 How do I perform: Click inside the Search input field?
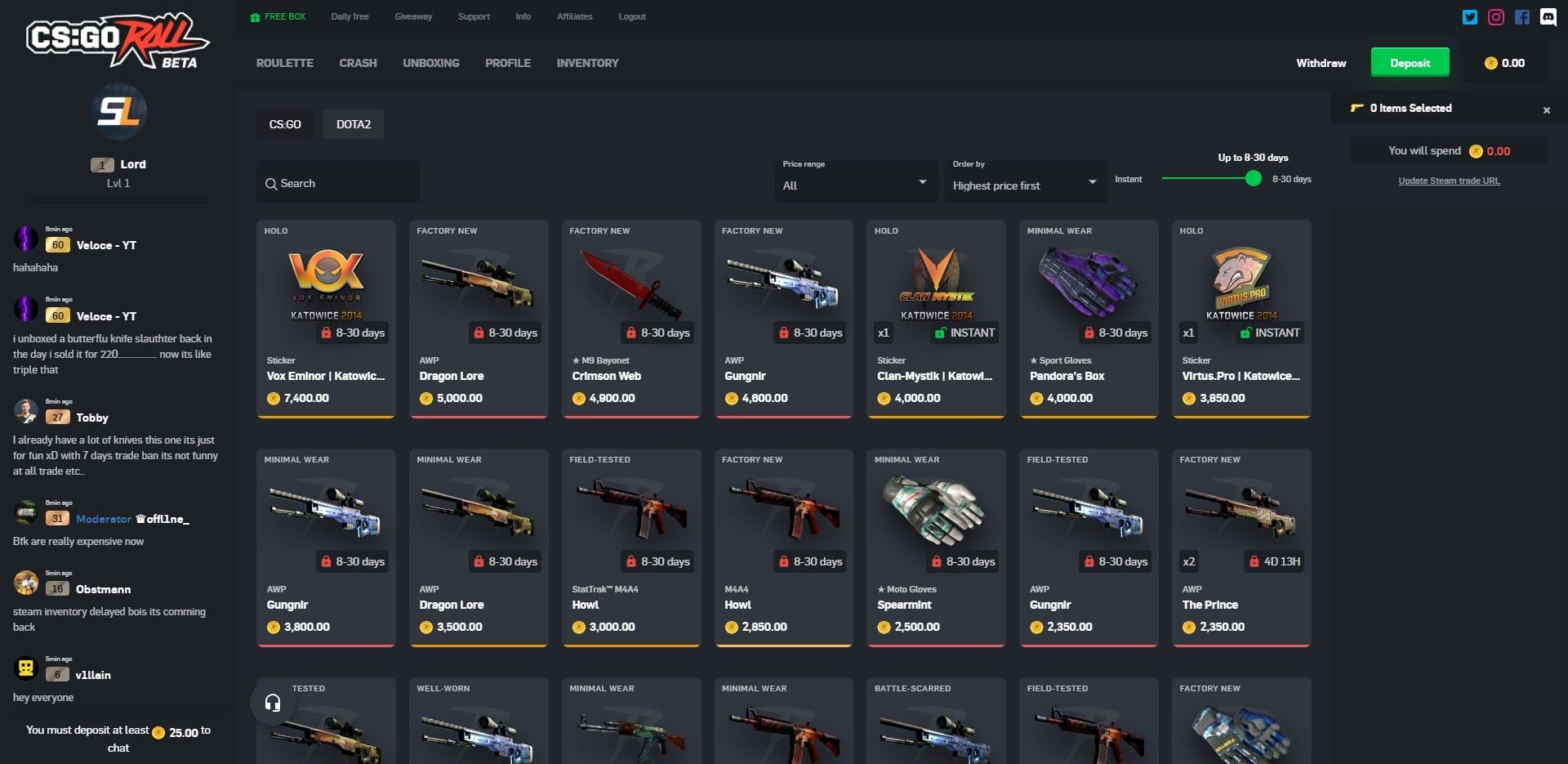(337, 183)
